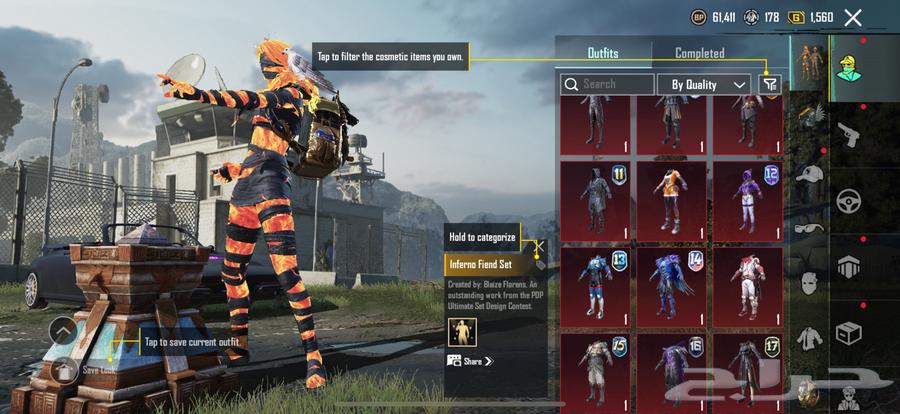Open the Completed tab
The width and height of the screenshot is (900, 414).
point(699,53)
